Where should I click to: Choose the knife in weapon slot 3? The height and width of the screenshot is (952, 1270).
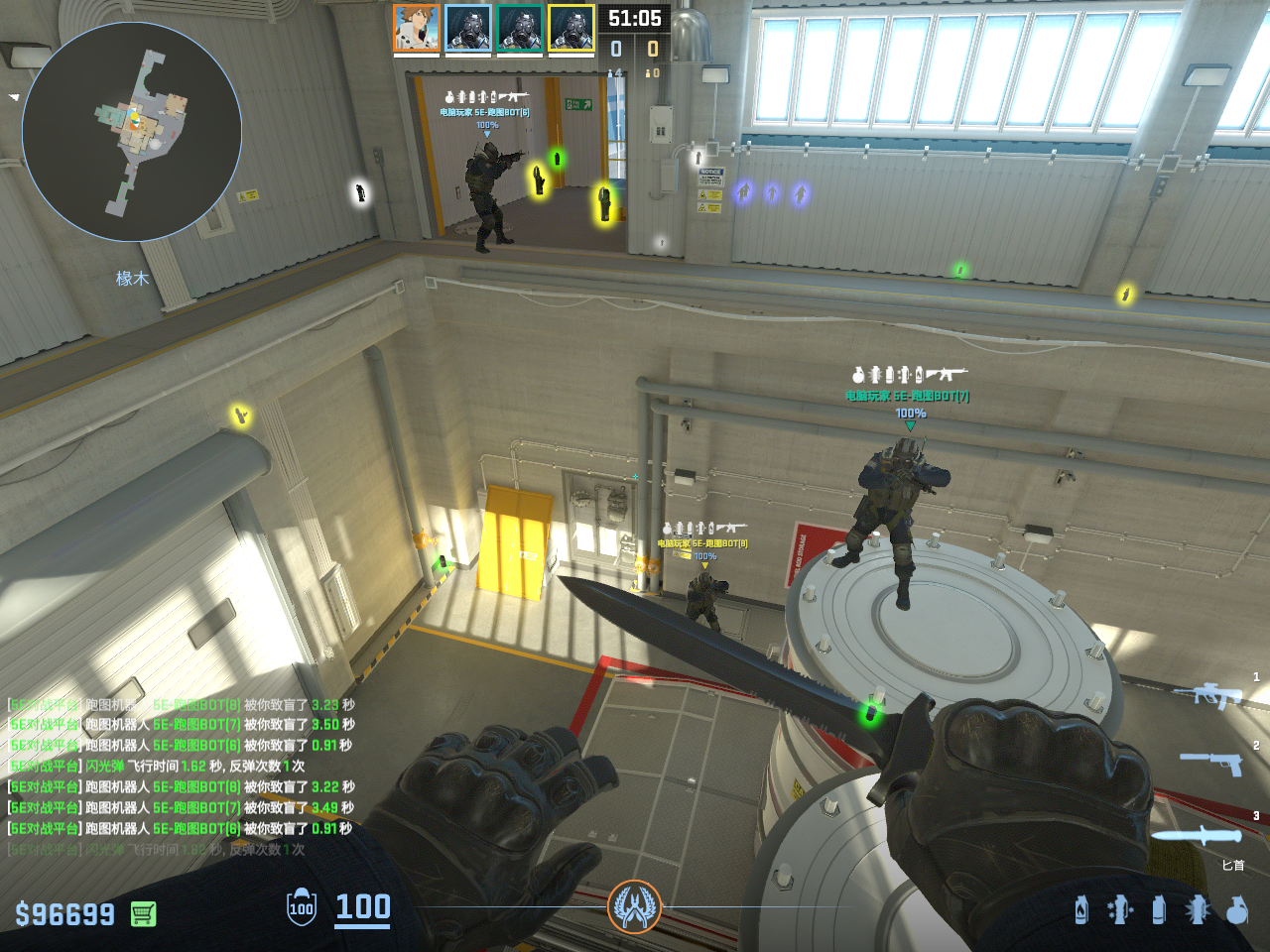1197,835
